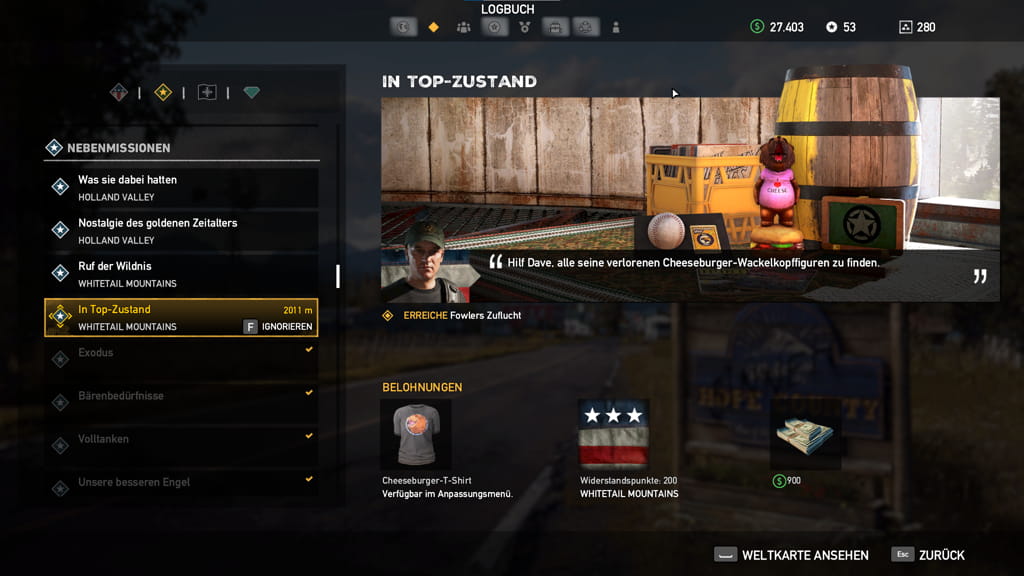
Task: Click the Ignorieren button on the tracked mission
Action: [x=279, y=327]
